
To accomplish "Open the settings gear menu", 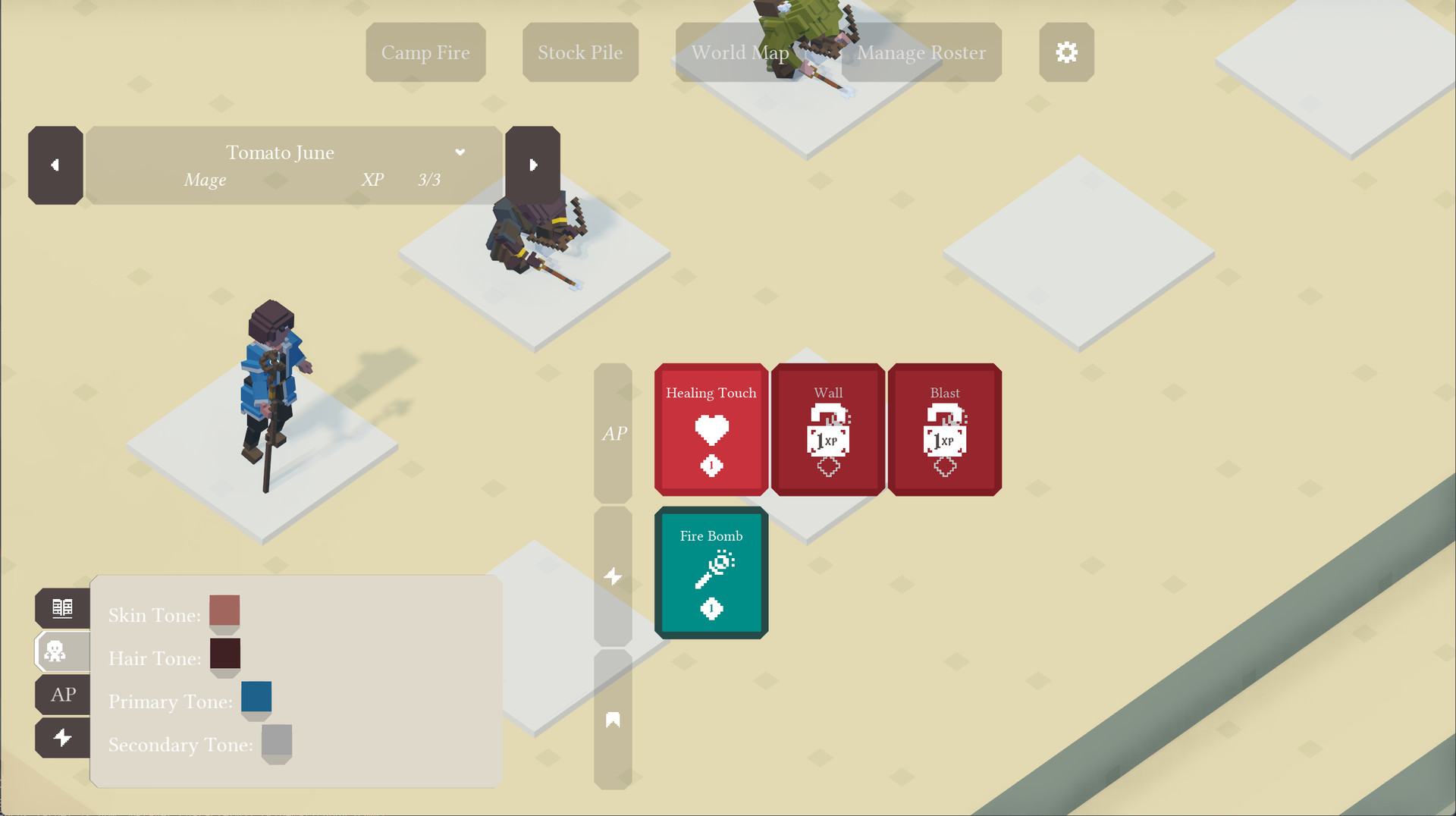I will [x=1066, y=52].
